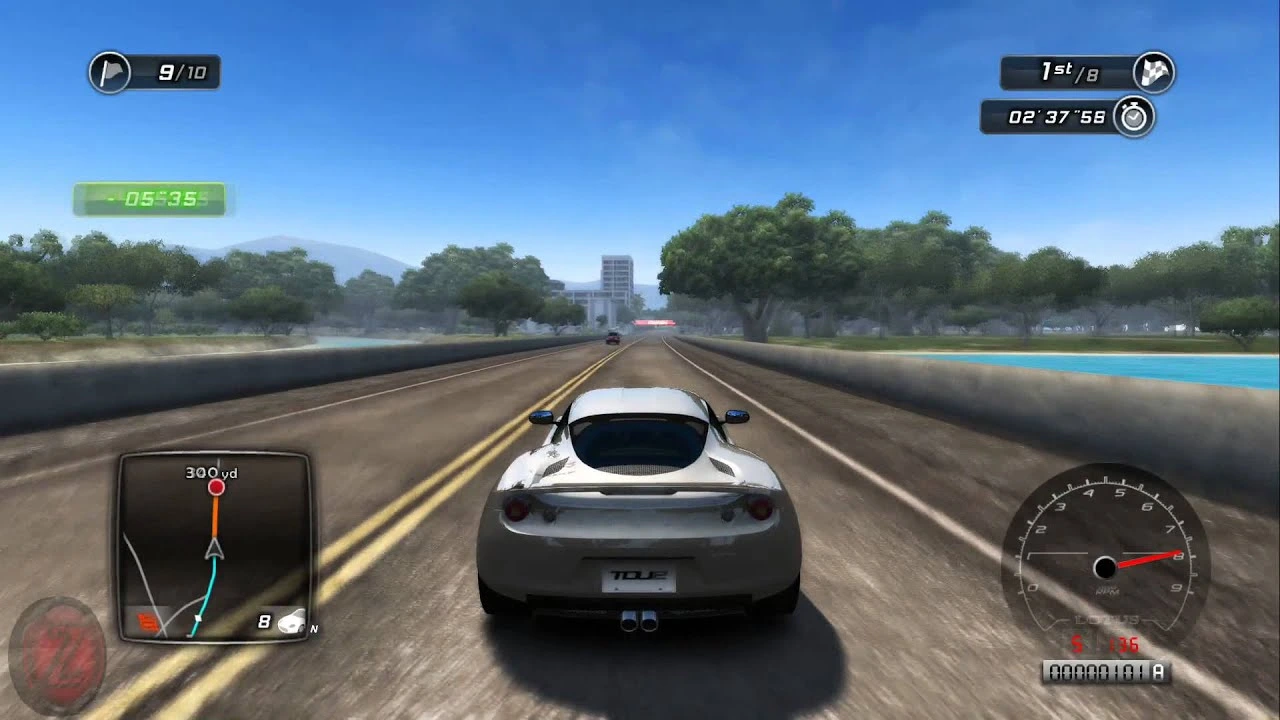Viewport: 1280px width, 720px height.
Task: Expand the 300 yd distance readout
Action: 211,473
